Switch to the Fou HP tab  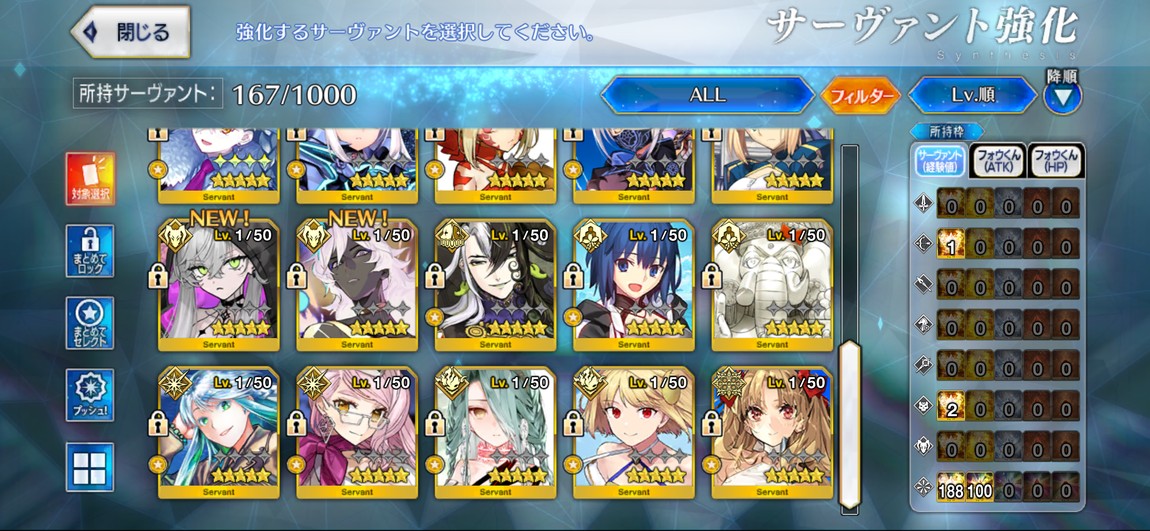coord(1056,160)
